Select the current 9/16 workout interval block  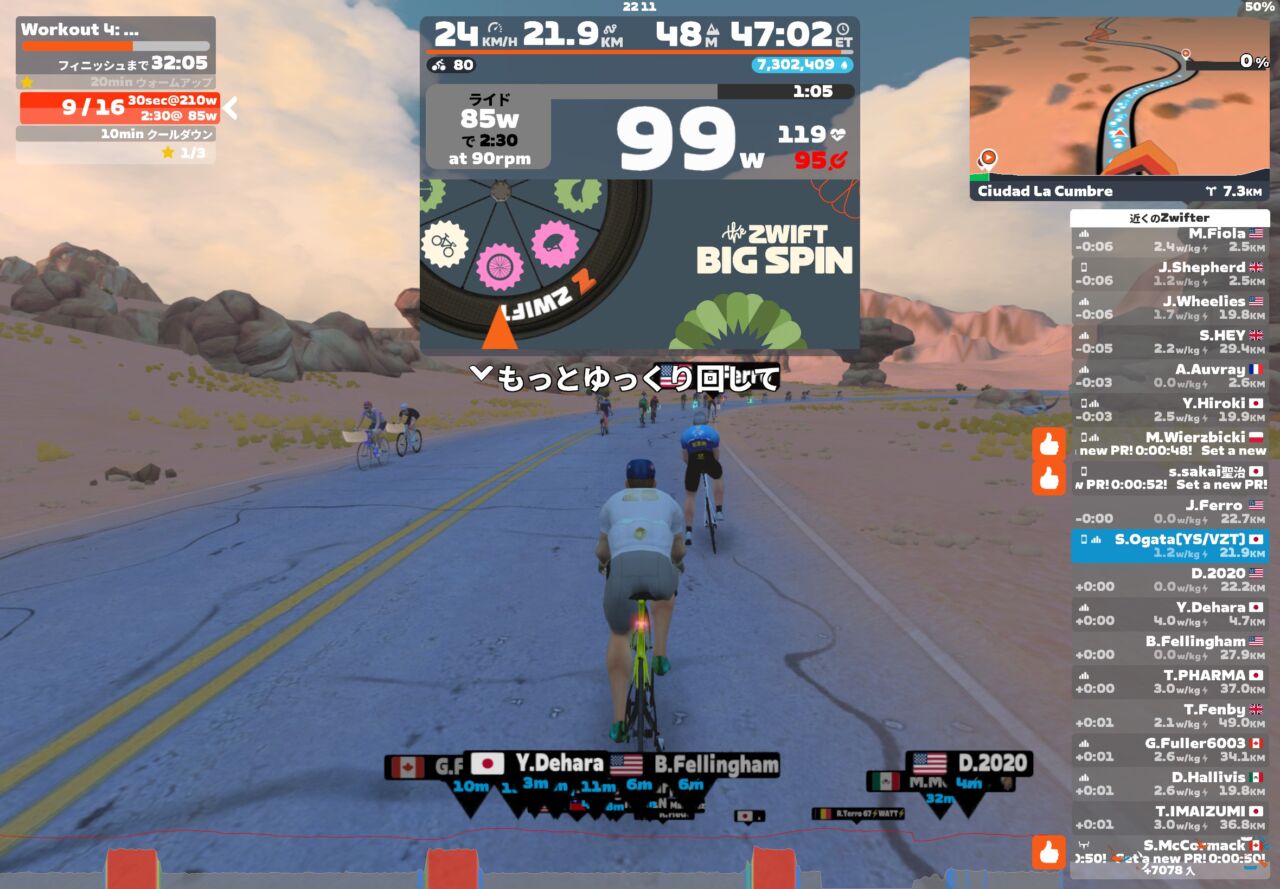click(x=119, y=107)
